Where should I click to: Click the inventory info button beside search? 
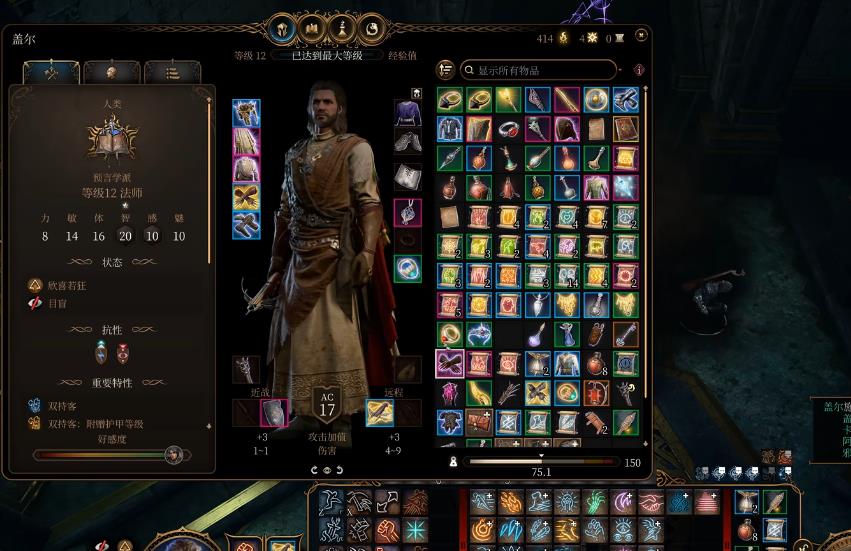click(x=638, y=70)
